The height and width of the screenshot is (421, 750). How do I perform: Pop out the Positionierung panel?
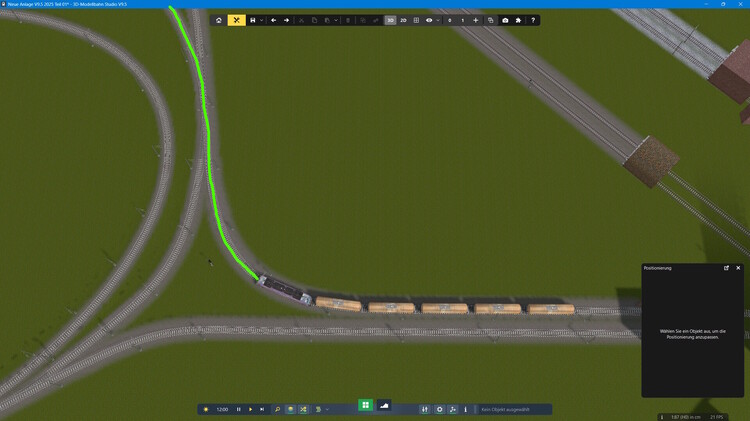tap(727, 268)
